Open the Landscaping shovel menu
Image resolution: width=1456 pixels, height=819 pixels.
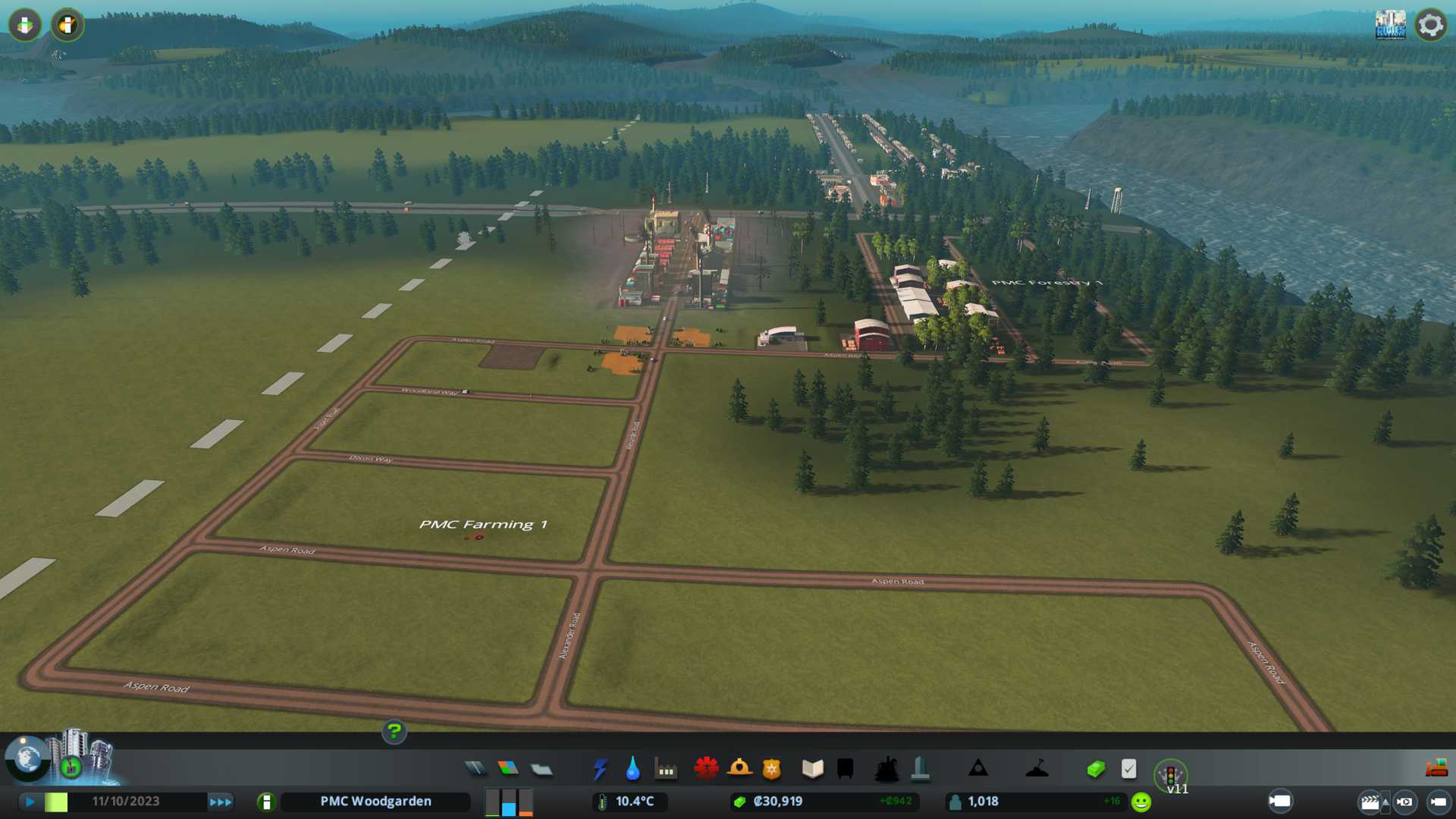[x=1037, y=769]
